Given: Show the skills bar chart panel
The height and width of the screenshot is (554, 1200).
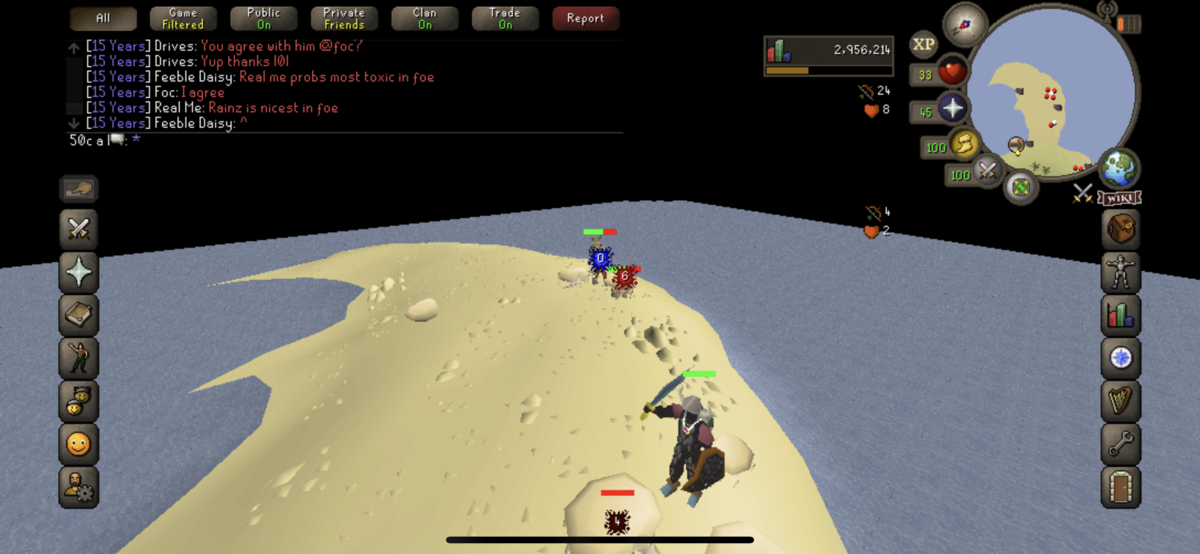Looking at the screenshot, I should pyautogui.click(x=1121, y=314).
